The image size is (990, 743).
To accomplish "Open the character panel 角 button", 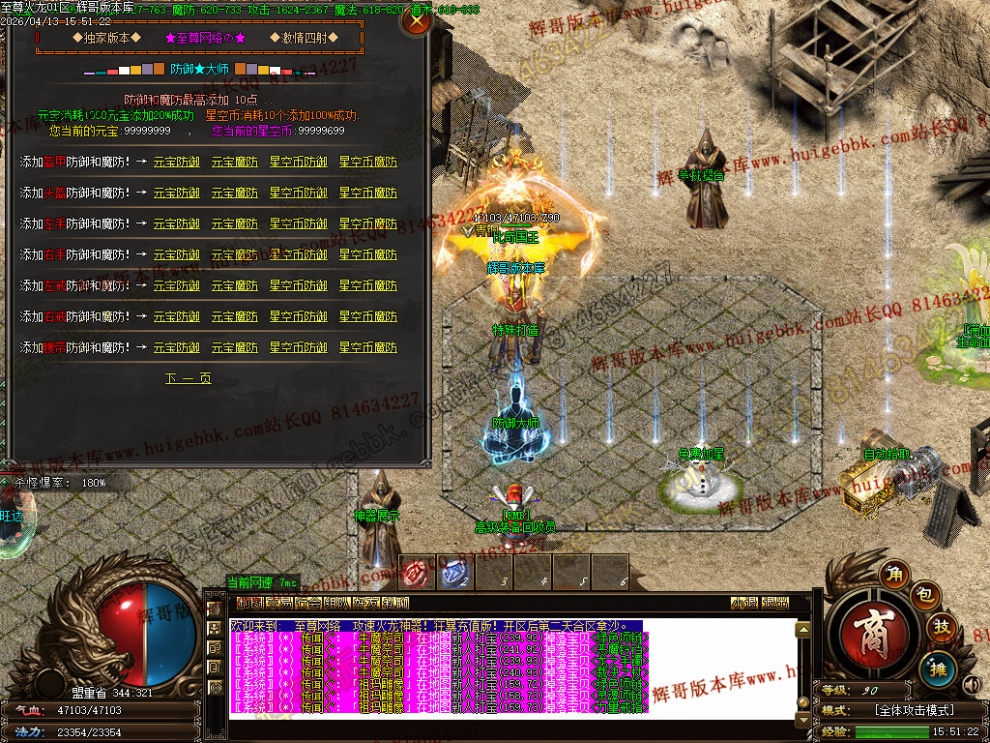I will pyautogui.click(x=893, y=574).
